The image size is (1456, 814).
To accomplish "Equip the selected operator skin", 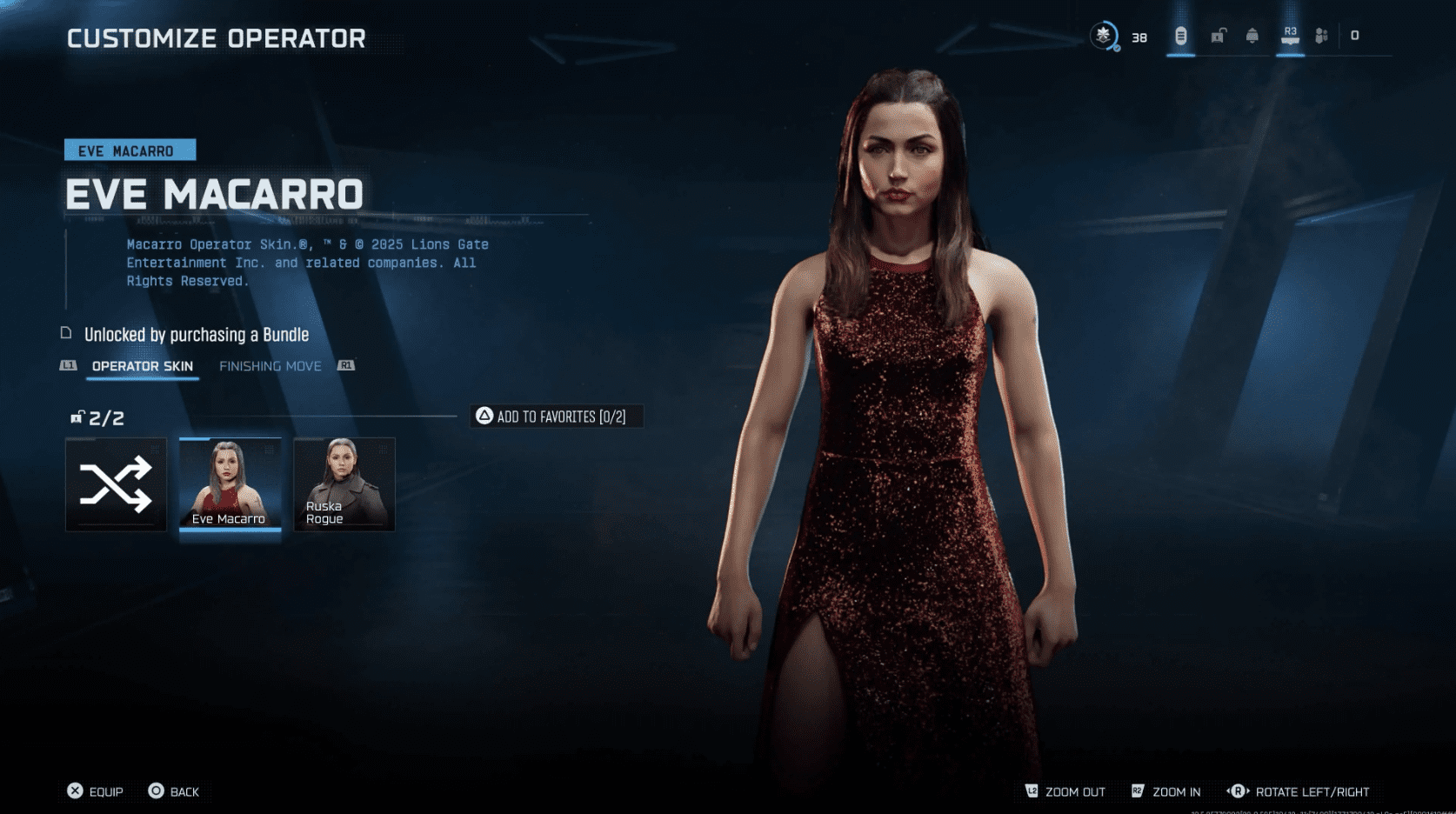I will [x=96, y=791].
